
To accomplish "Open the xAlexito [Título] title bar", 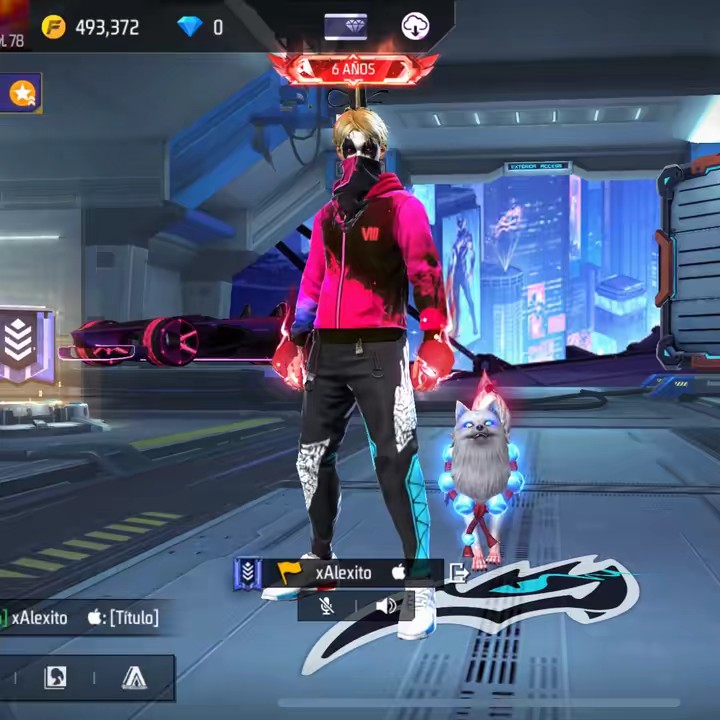I will (x=82, y=618).
